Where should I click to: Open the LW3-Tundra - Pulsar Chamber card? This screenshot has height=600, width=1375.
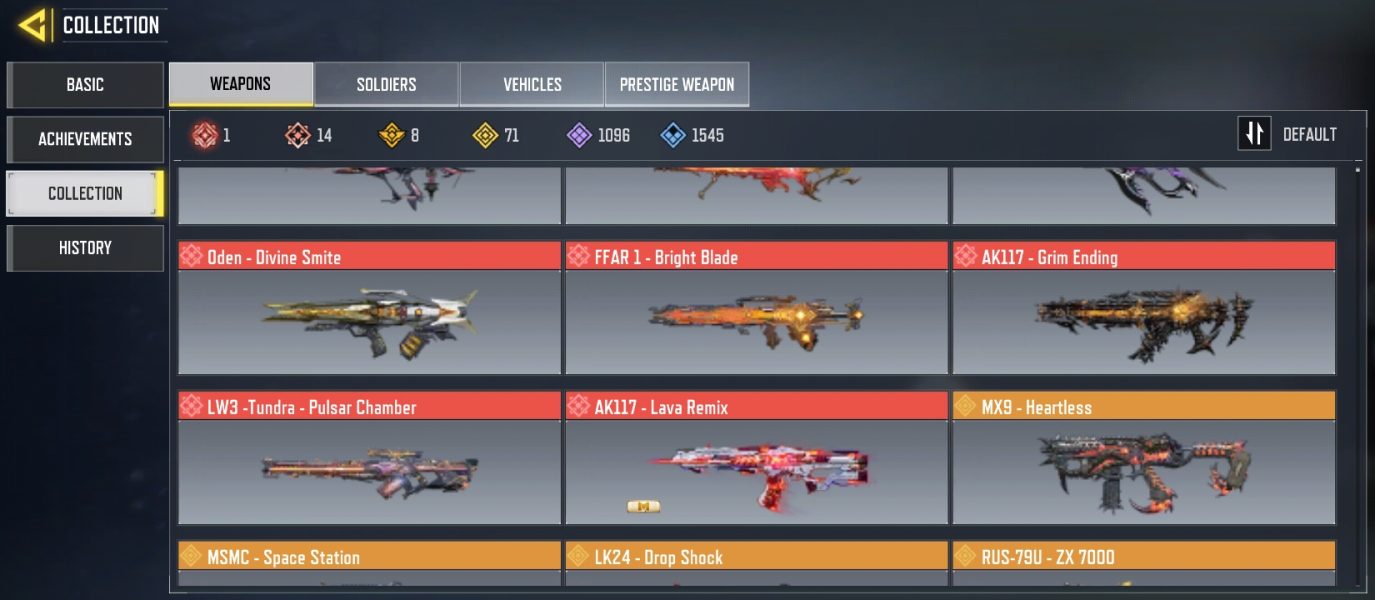click(x=369, y=458)
